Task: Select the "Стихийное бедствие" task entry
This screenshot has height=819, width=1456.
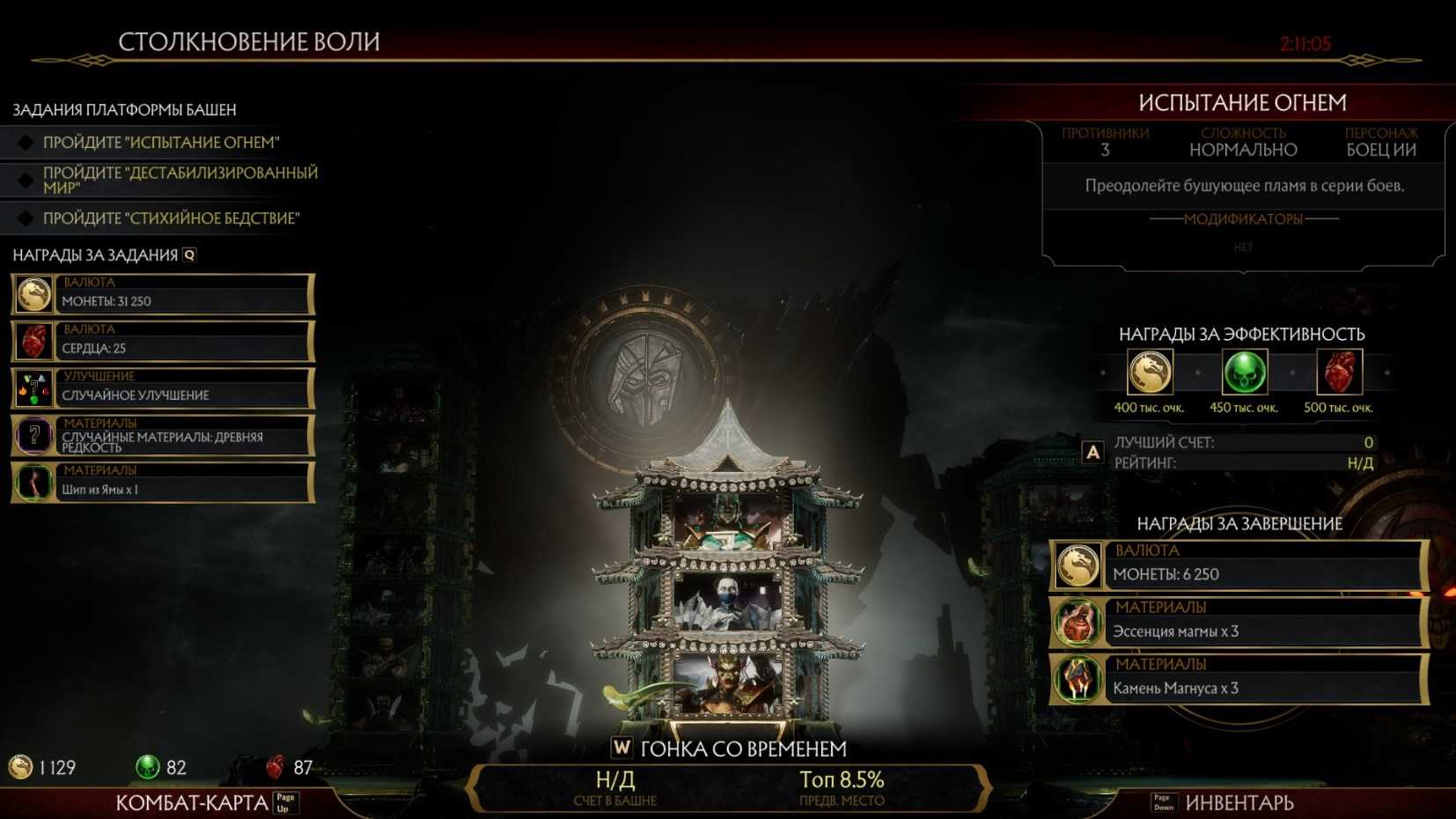Action: coord(171,218)
